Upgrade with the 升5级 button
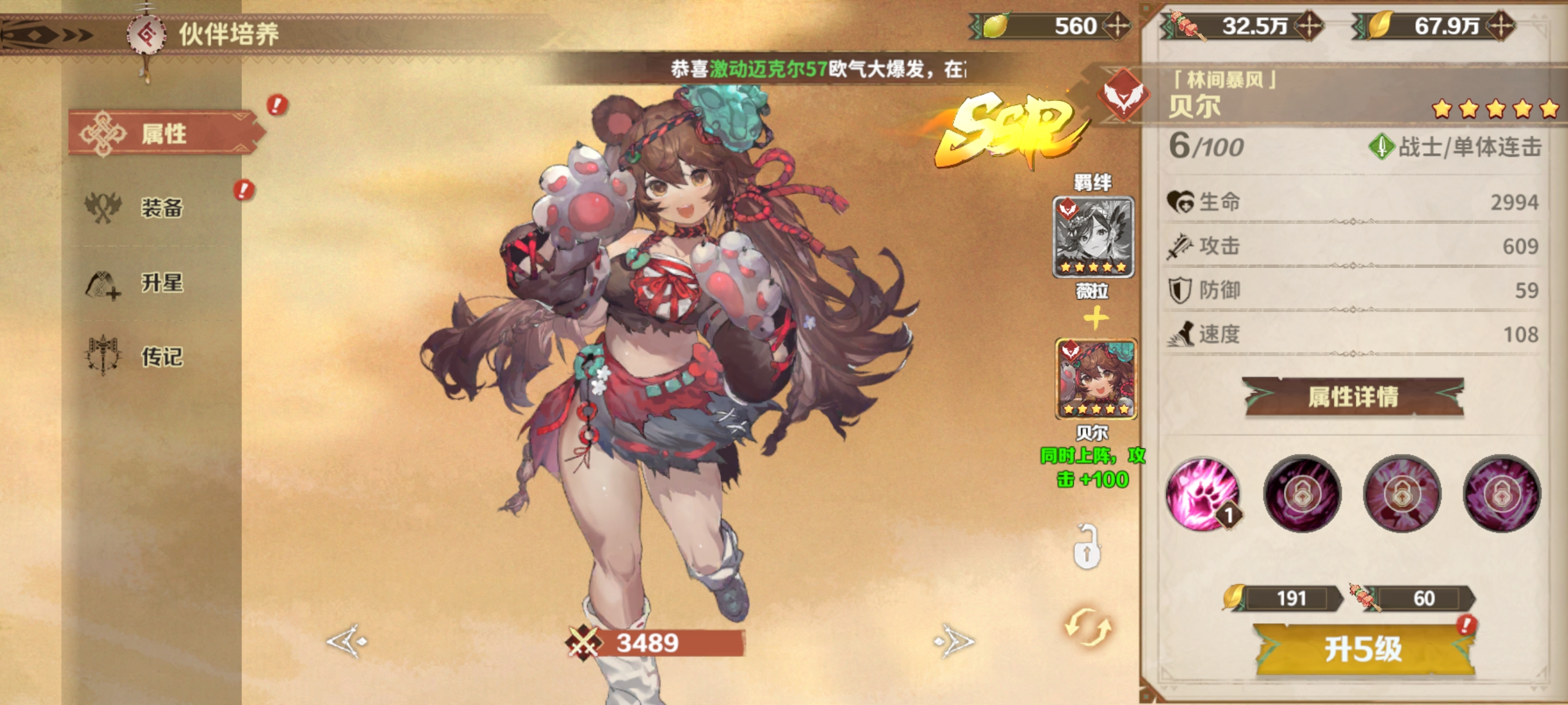 pyautogui.click(x=1364, y=649)
